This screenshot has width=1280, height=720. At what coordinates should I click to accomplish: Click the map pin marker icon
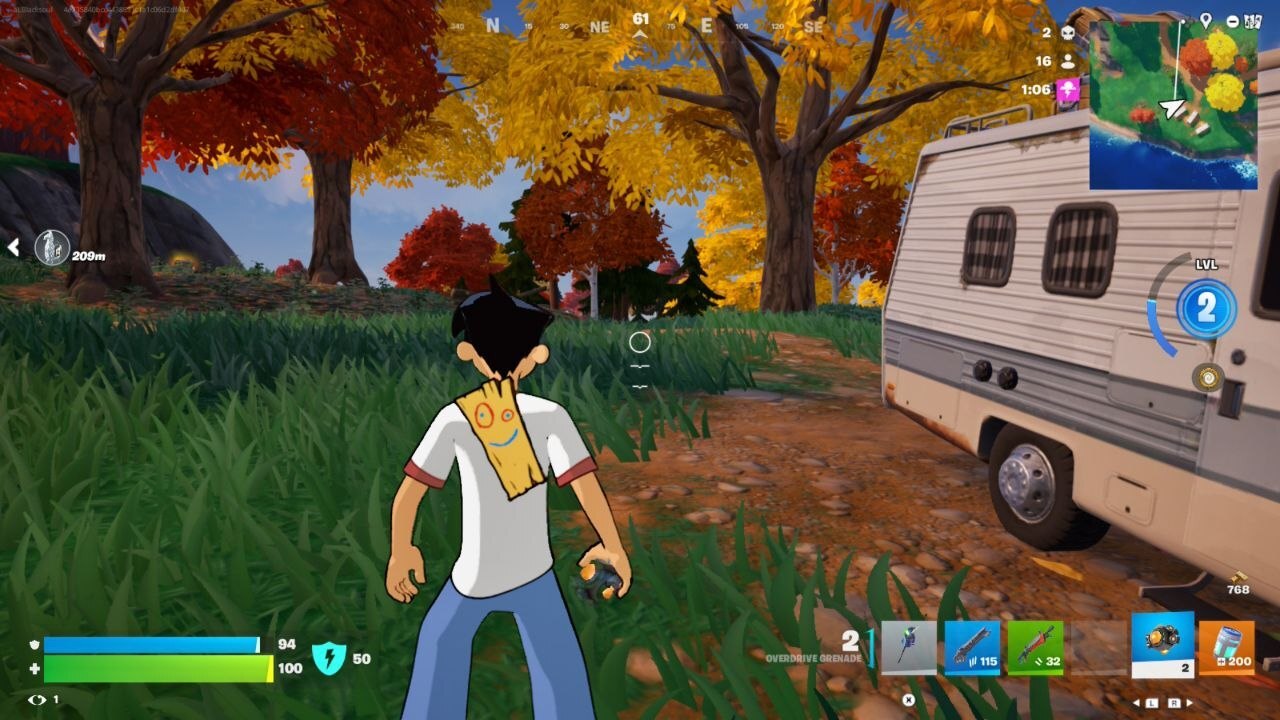point(1206,20)
